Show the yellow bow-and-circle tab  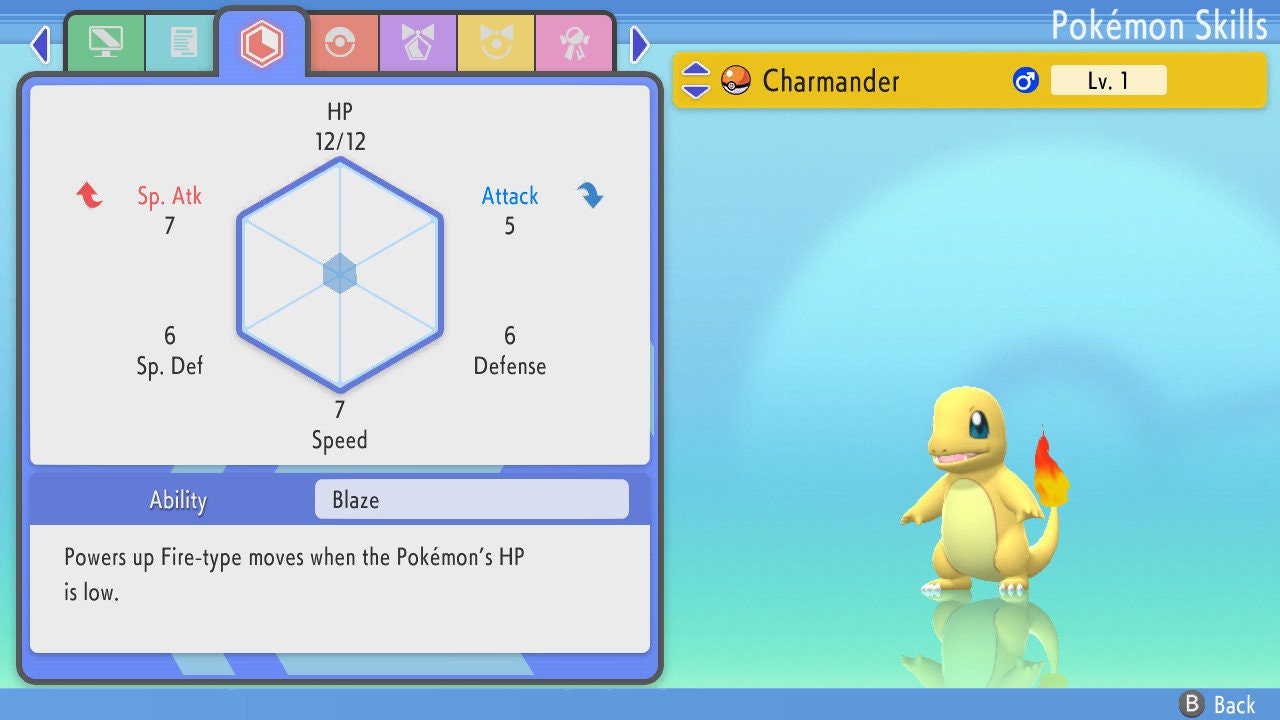coord(496,43)
